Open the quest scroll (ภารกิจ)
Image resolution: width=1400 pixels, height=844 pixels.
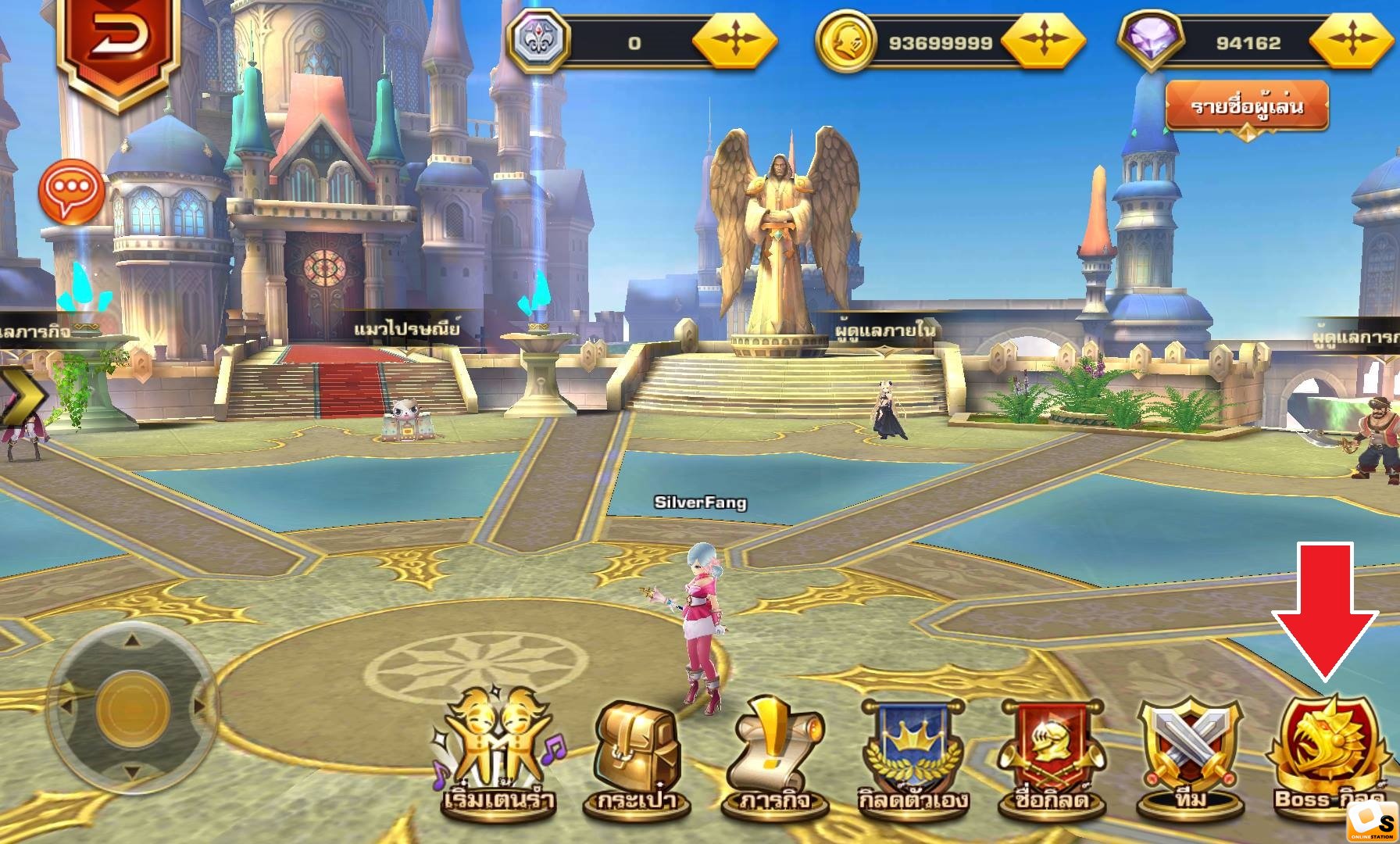(773, 757)
